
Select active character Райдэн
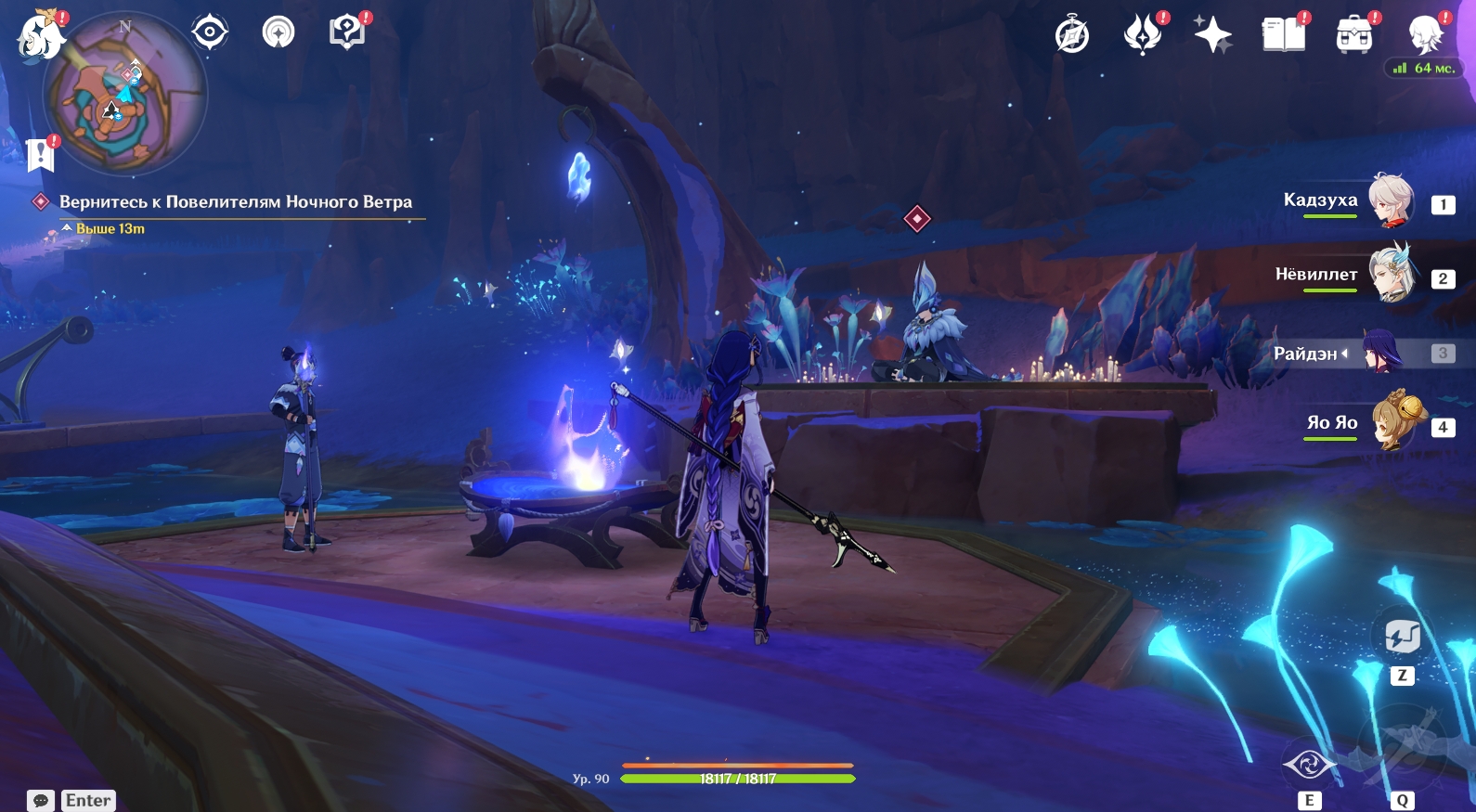[1382, 353]
